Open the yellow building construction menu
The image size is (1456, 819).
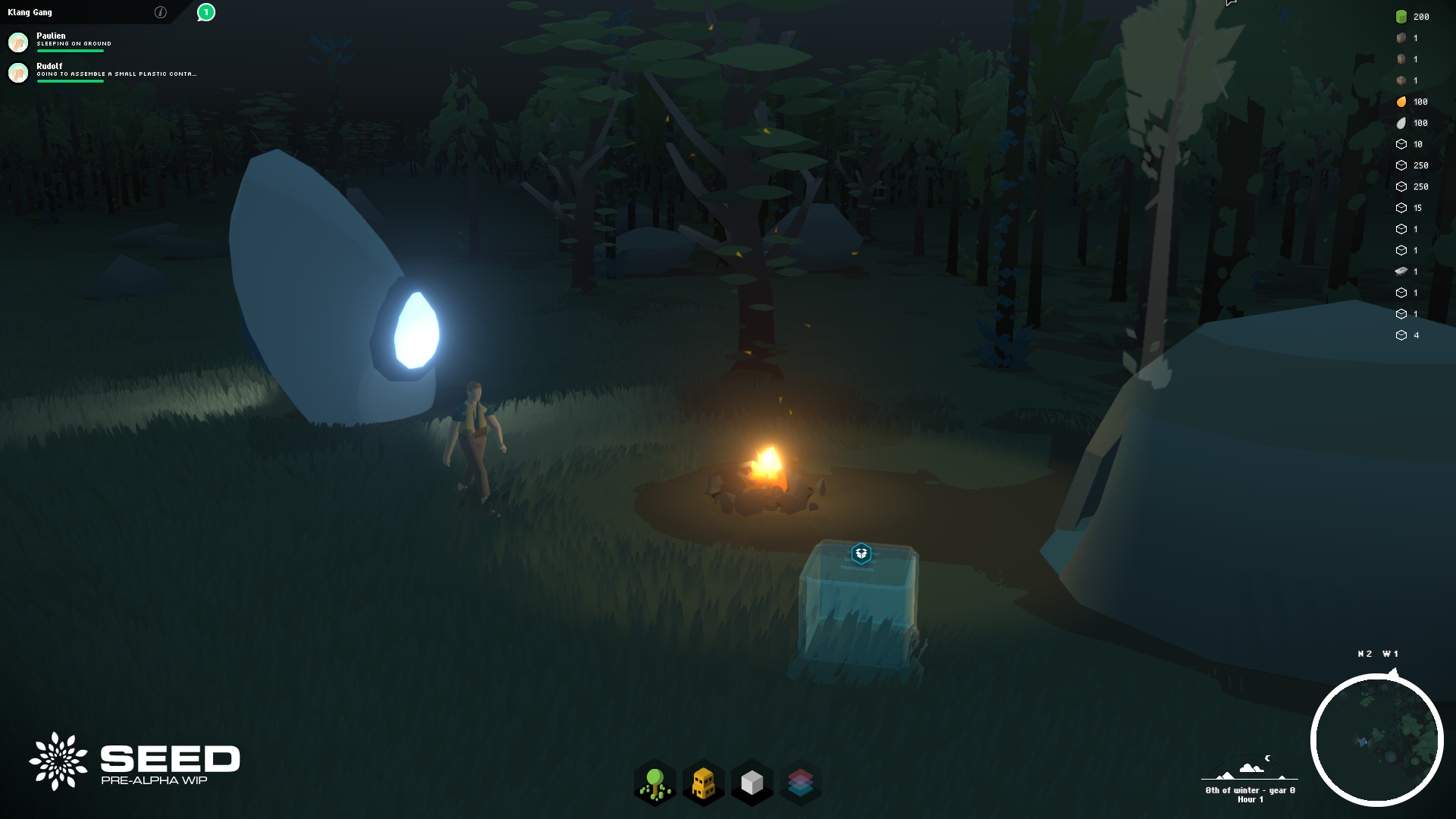pos(704,783)
